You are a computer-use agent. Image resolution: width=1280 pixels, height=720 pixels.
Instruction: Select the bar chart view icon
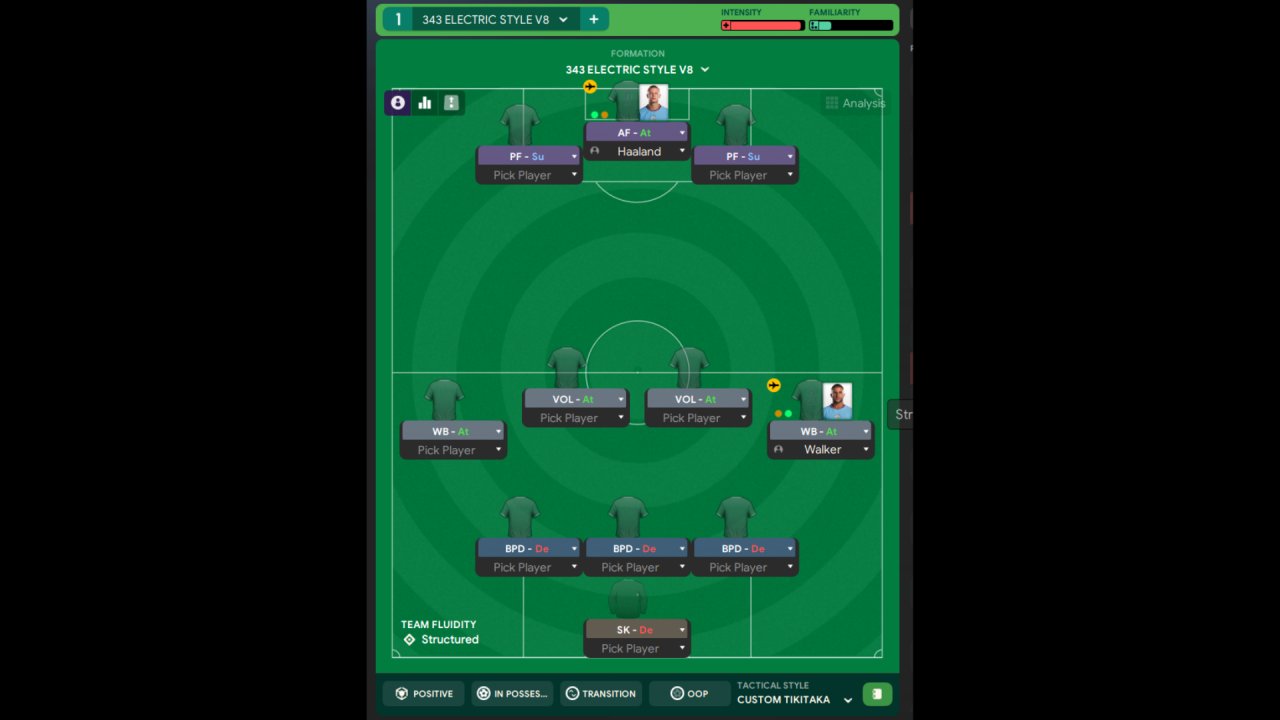coord(425,102)
